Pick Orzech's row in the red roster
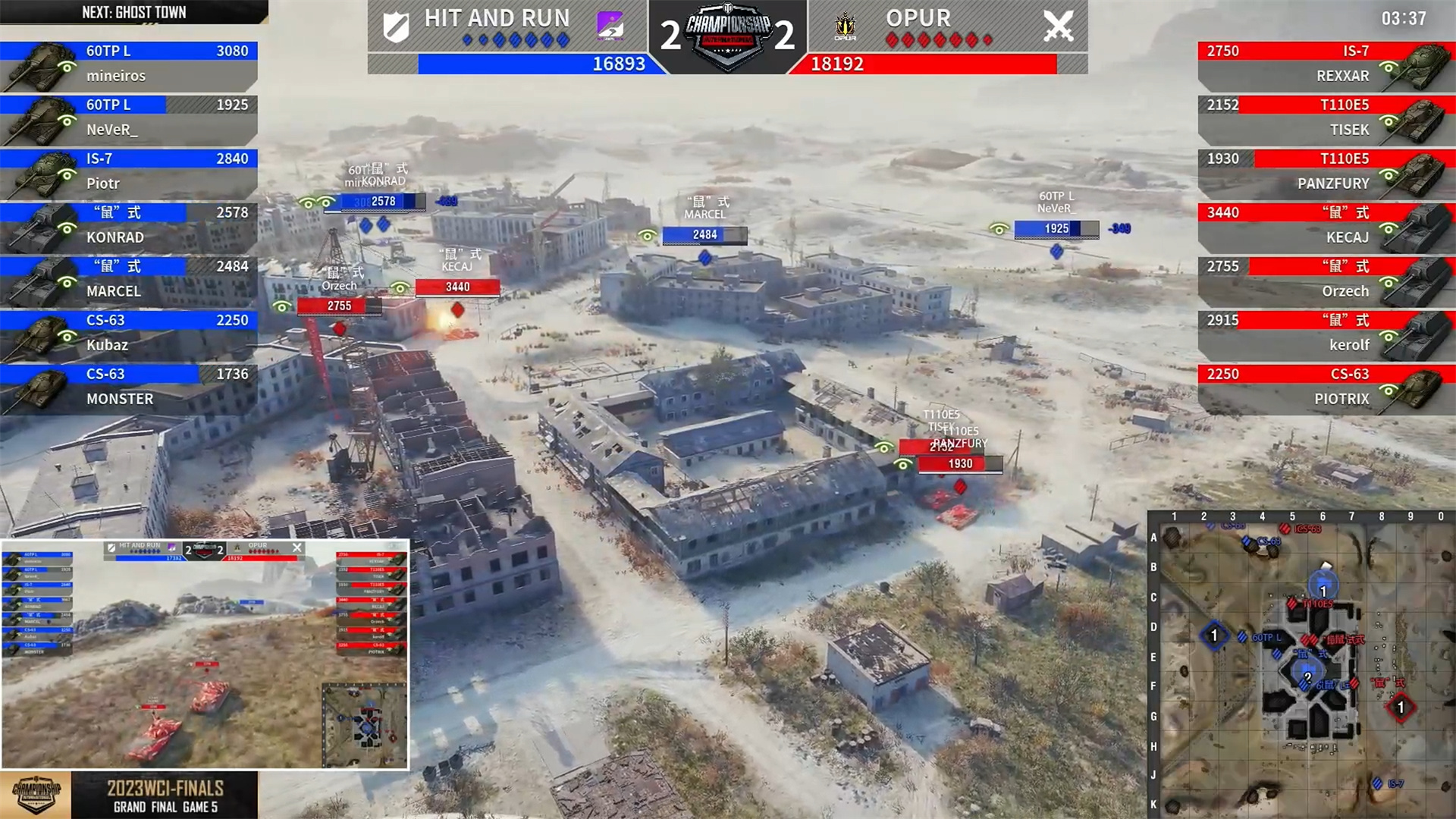 (1326, 280)
